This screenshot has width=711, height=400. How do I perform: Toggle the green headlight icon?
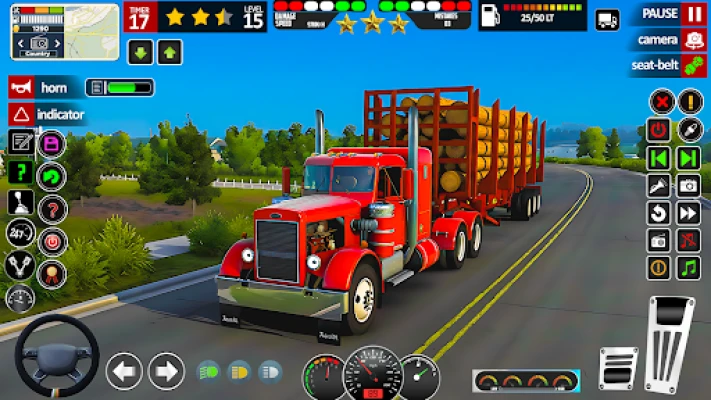click(x=209, y=371)
